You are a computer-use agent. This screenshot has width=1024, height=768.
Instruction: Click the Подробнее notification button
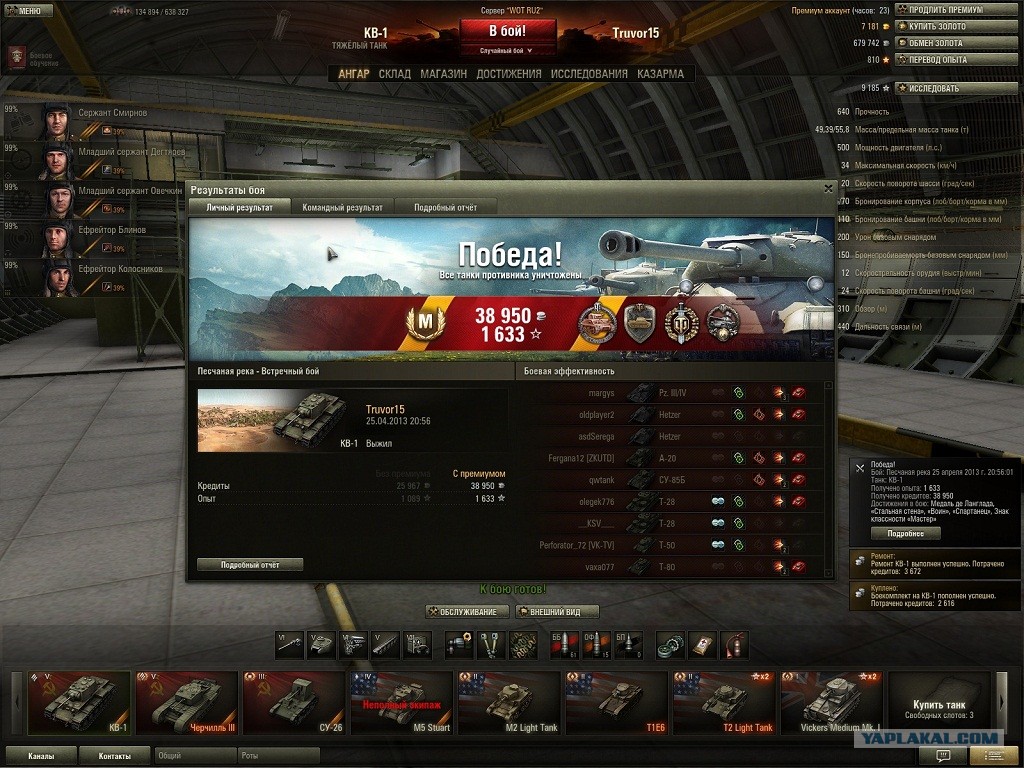(905, 534)
